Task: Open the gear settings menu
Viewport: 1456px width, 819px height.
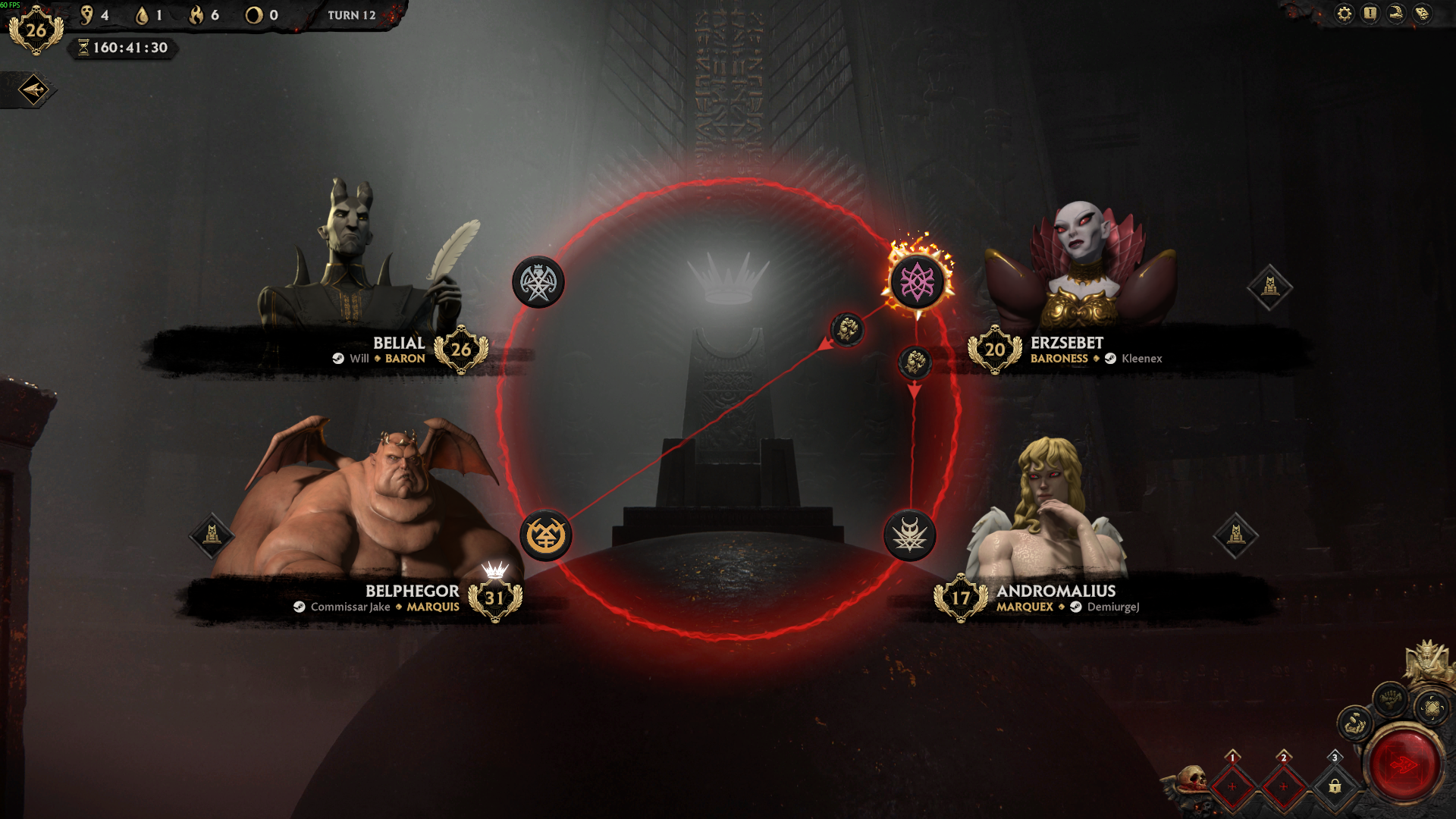Action: tap(1344, 14)
